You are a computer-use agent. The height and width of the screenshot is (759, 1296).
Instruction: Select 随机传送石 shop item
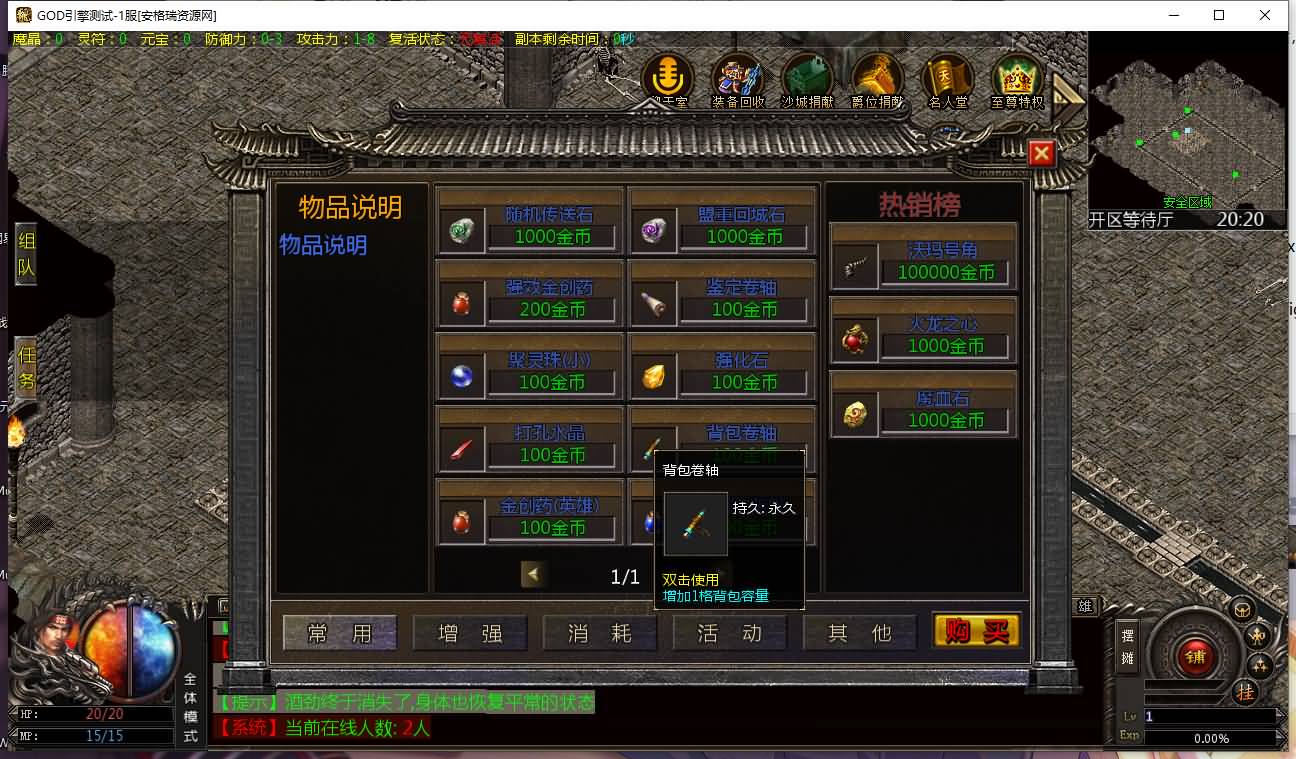(530, 224)
